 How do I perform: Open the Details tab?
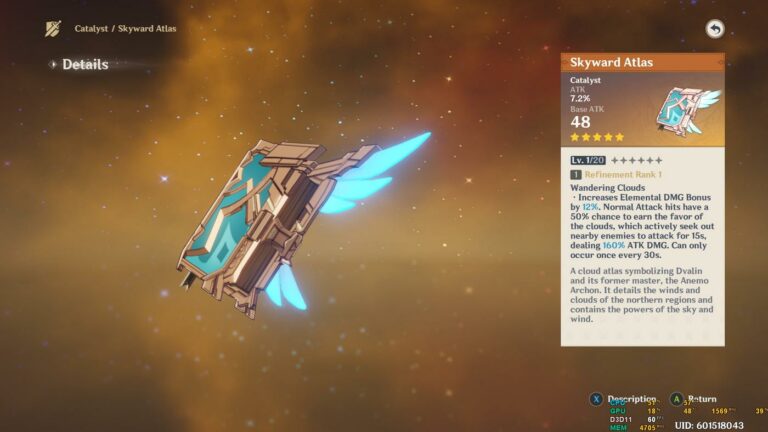pyautogui.click(x=84, y=64)
